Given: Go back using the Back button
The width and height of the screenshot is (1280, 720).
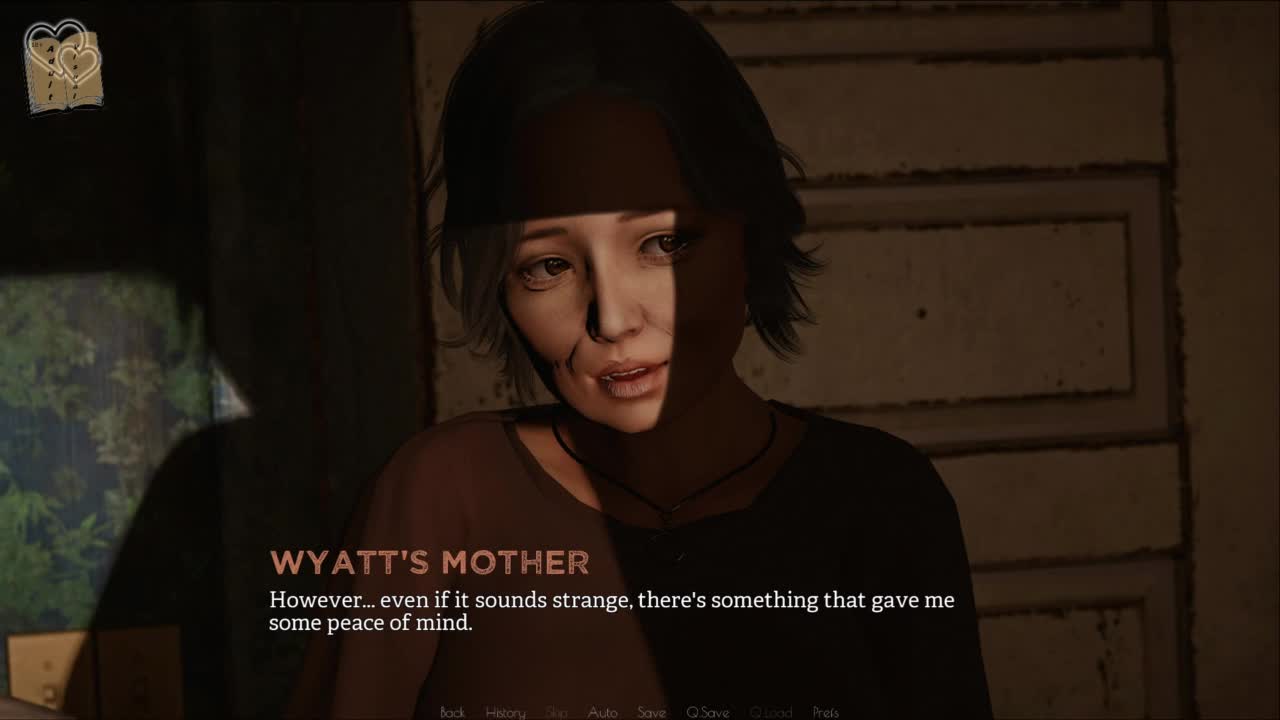Looking at the screenshot, I should point(452,712).
